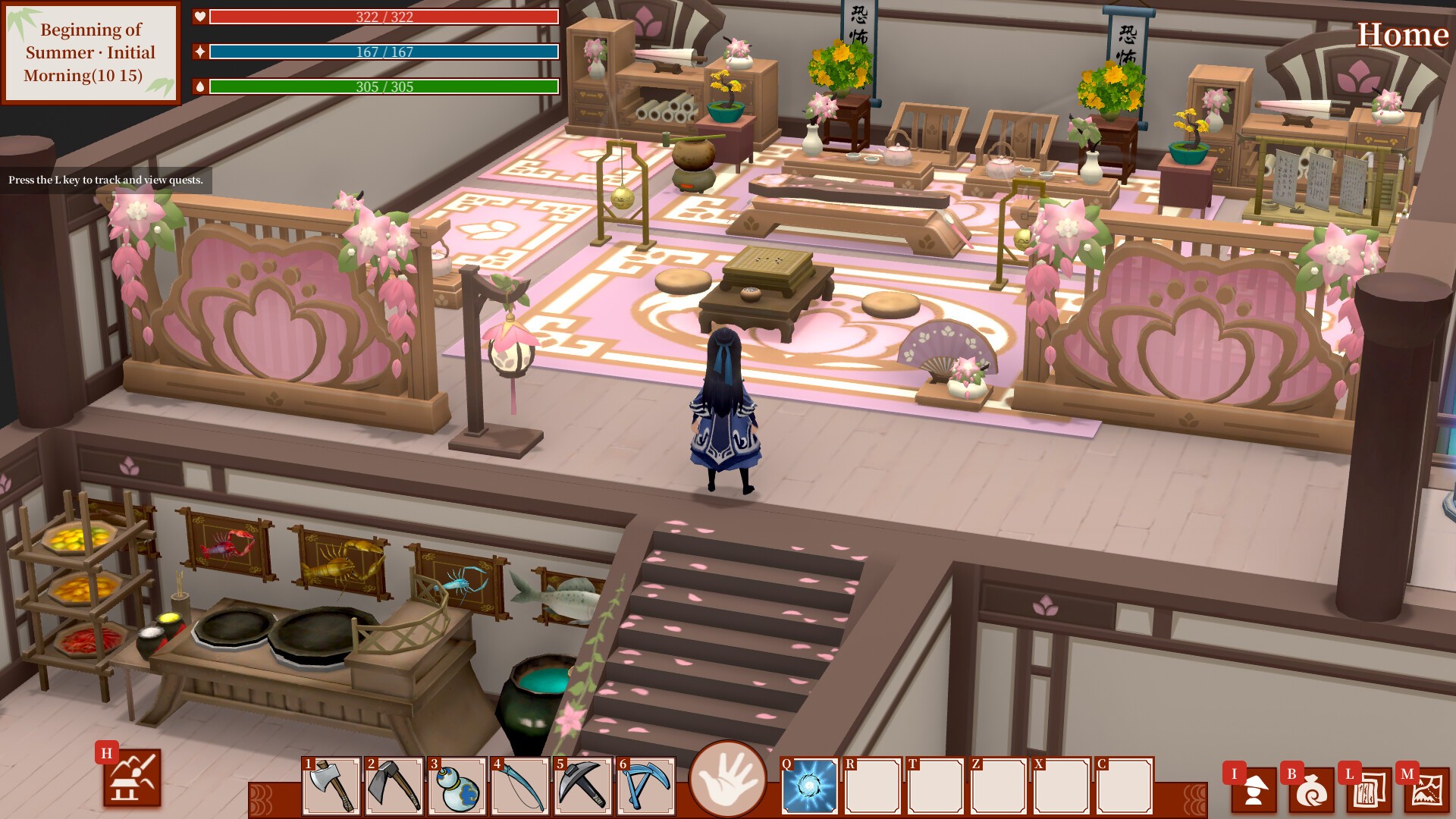This screenshot has width=1456, height=819.
Task: Open the bag inventory icon
Action: 1311,790
